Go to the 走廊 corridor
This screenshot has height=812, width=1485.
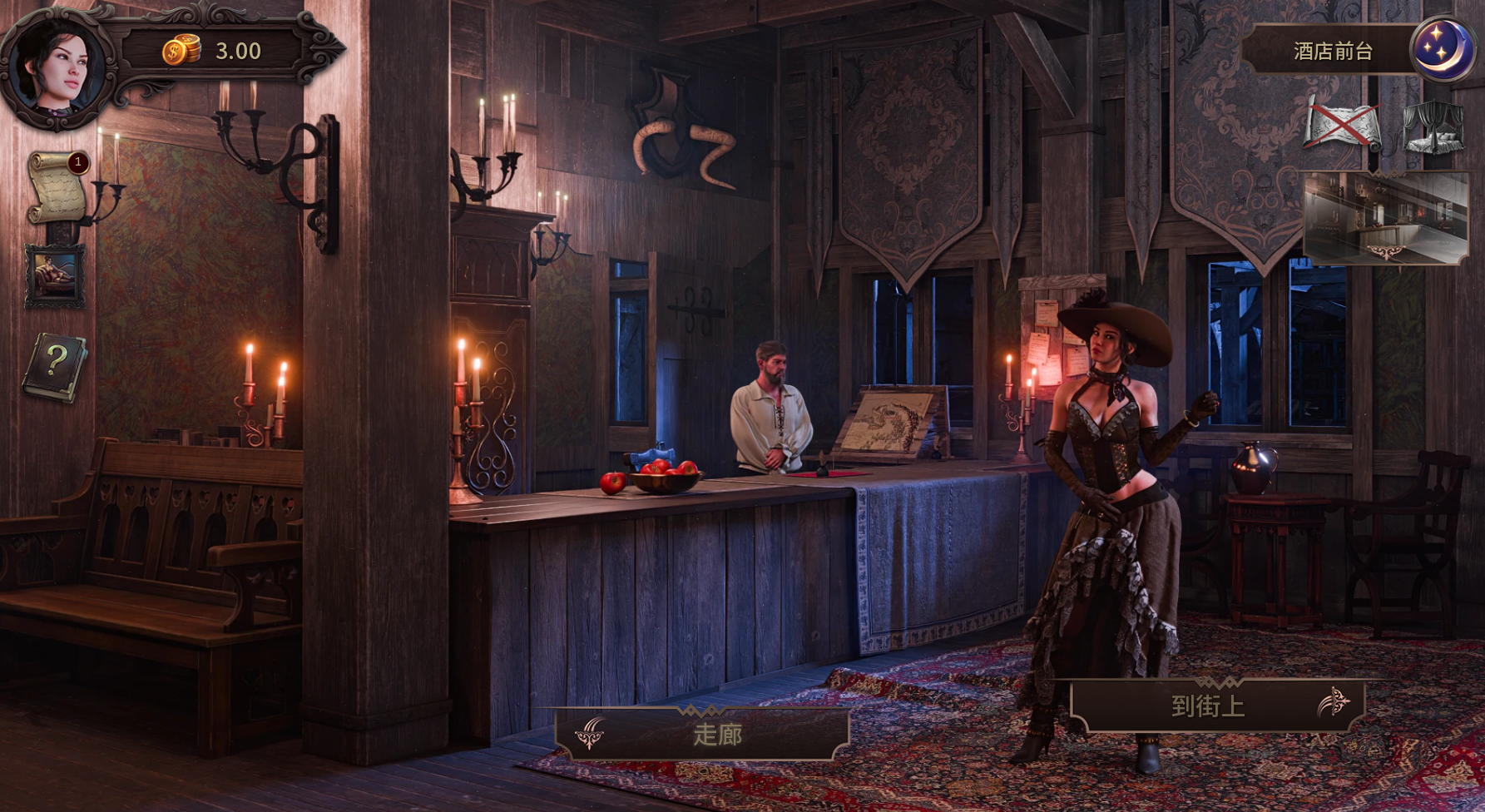(703, 734)
